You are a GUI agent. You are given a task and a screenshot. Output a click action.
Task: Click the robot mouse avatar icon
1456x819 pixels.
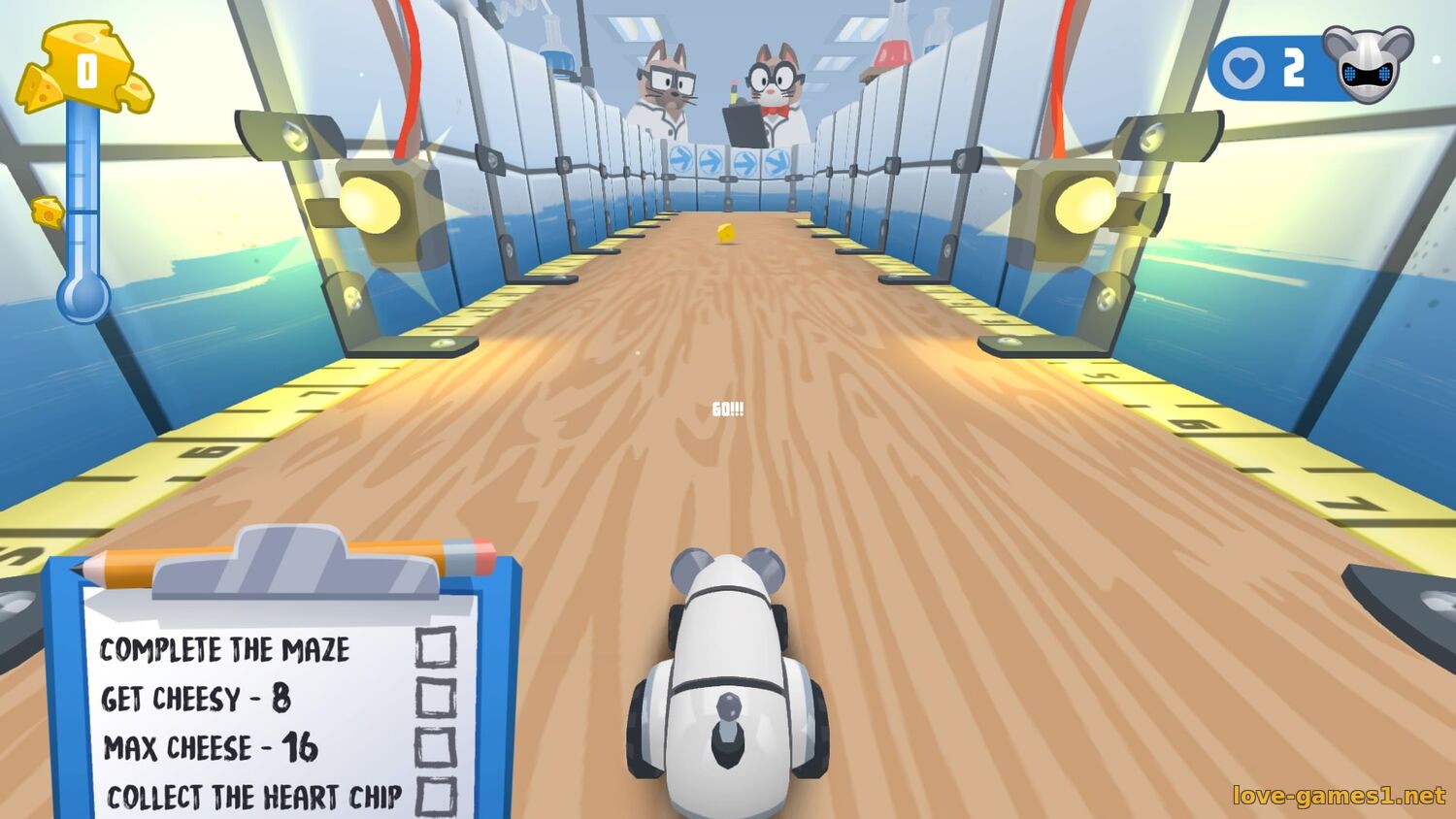1369,63
